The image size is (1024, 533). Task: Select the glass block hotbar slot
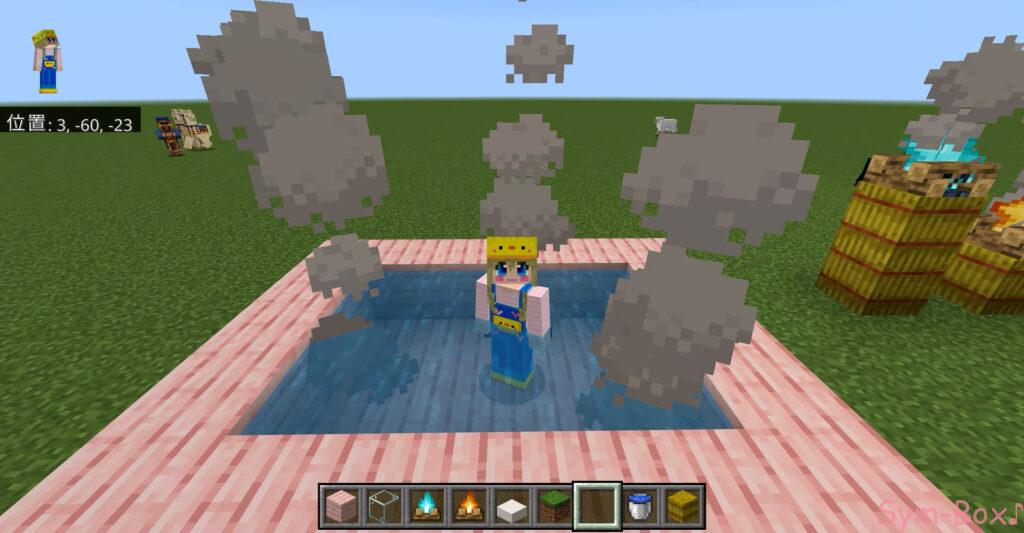click(383, 506)
